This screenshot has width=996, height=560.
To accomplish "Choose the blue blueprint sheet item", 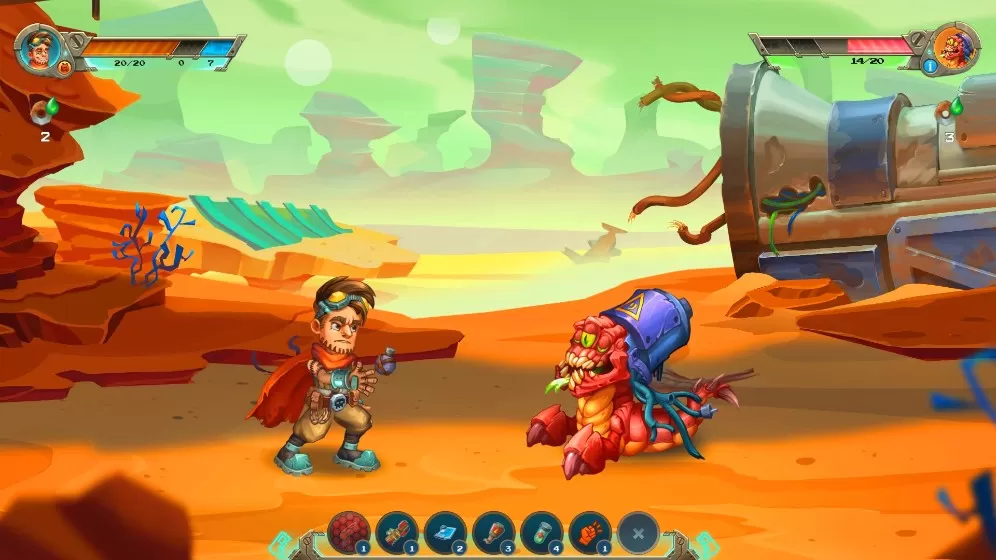I will 445,532.
